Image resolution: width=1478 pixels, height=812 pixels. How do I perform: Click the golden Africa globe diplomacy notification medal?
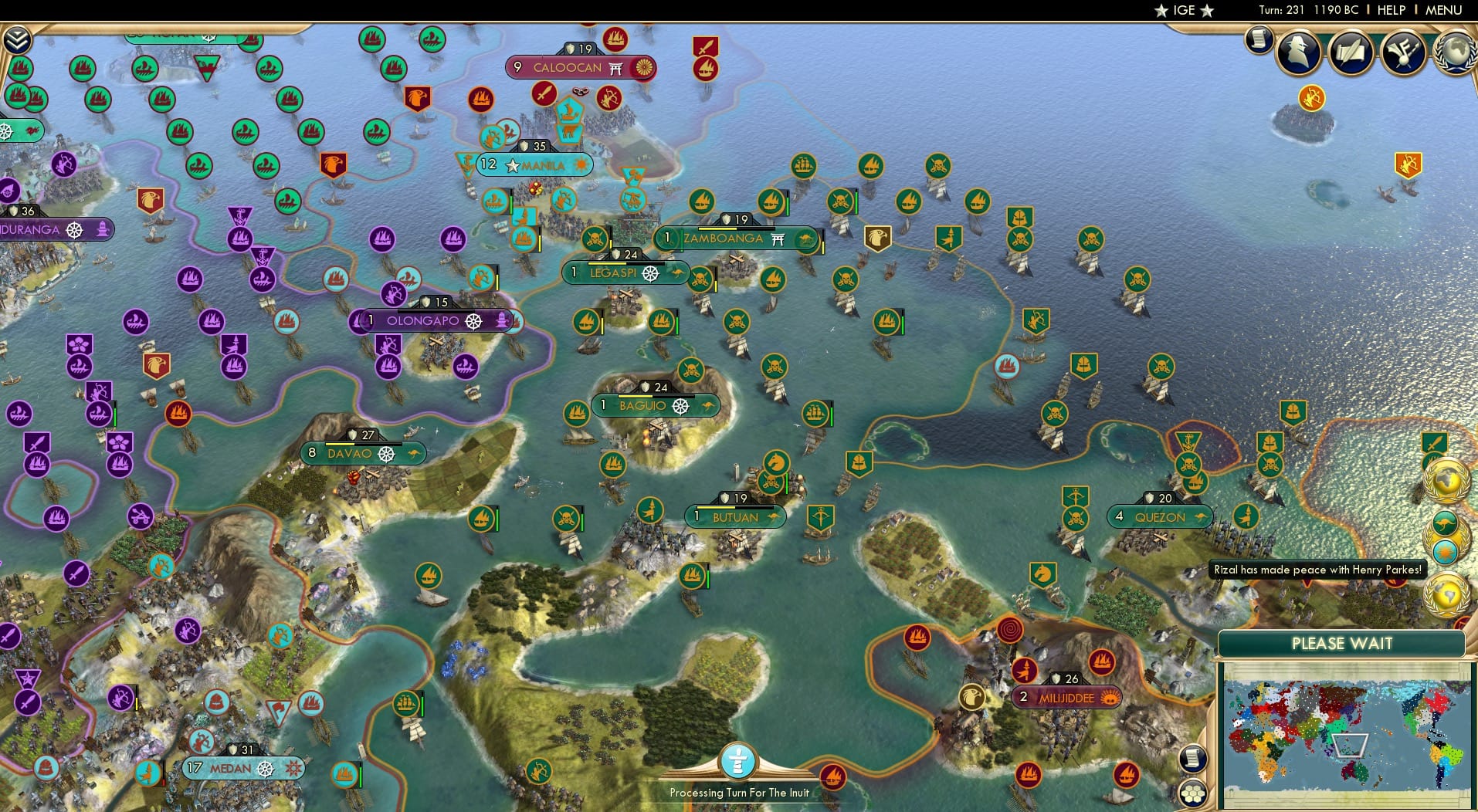click(1445, 480)
